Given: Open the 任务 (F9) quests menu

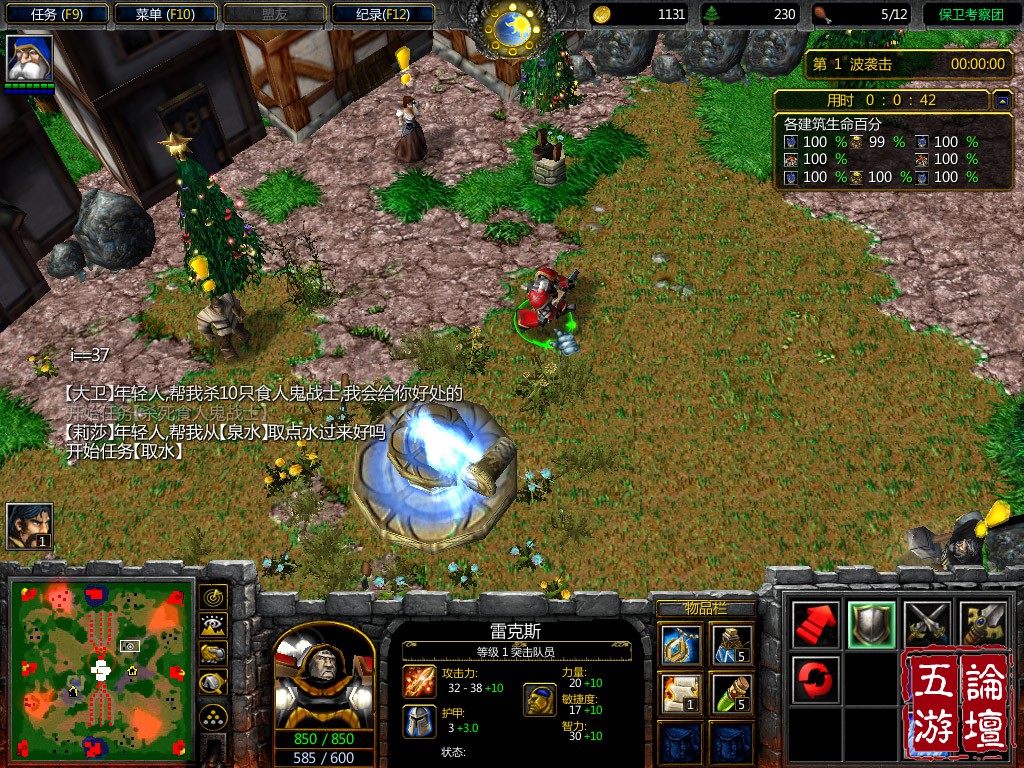Looking at the screenshot, I should (x=56, y=14).
